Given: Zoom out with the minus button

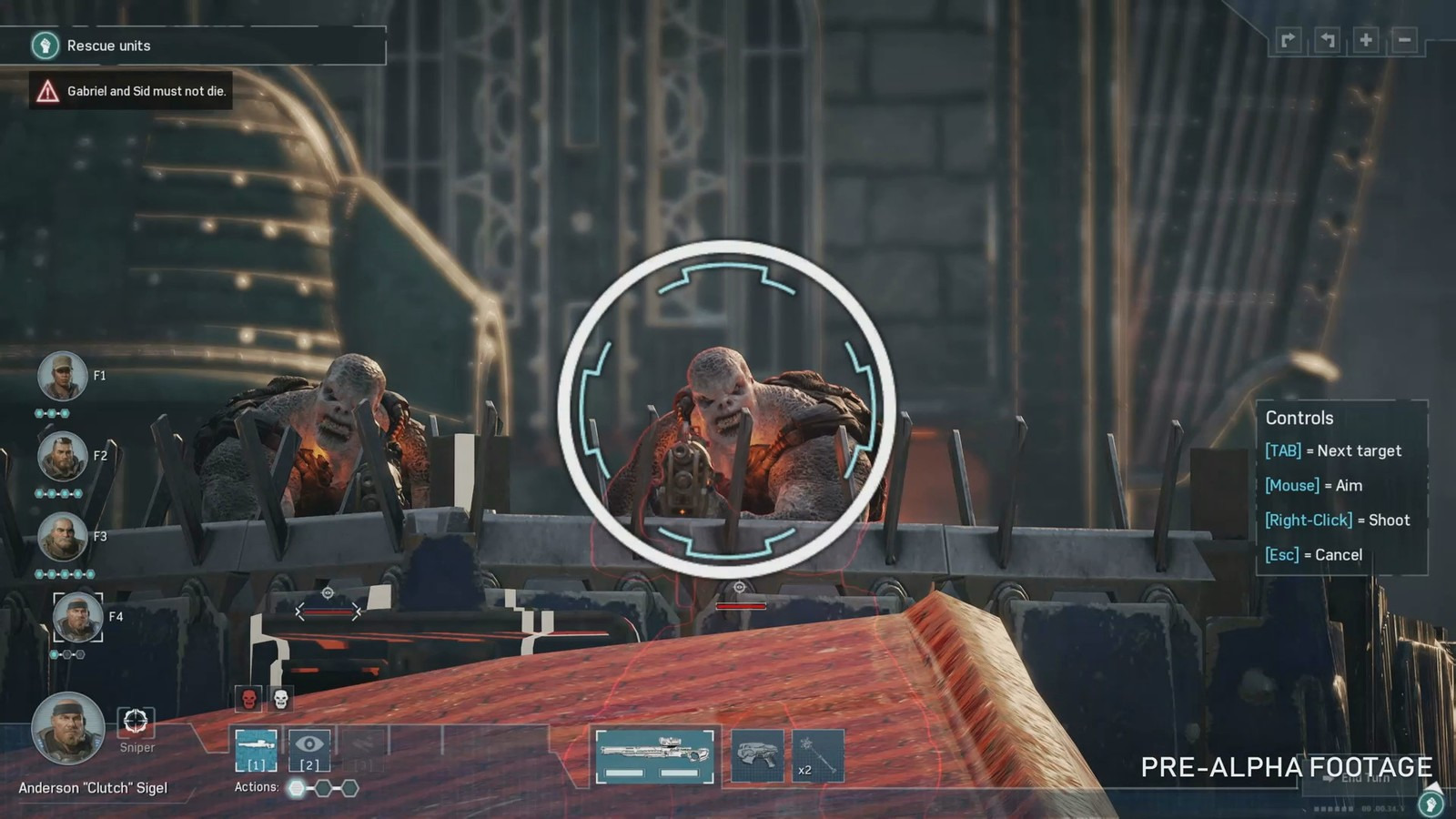Looking at the screenshot, I should [1404, 40].
